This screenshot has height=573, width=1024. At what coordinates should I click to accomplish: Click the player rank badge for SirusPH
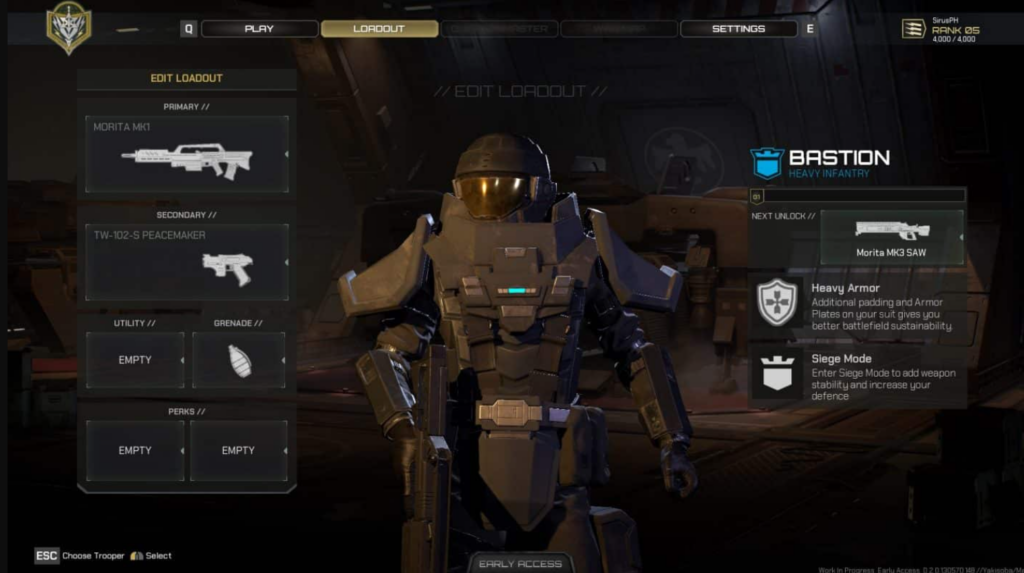coord(913,29)
